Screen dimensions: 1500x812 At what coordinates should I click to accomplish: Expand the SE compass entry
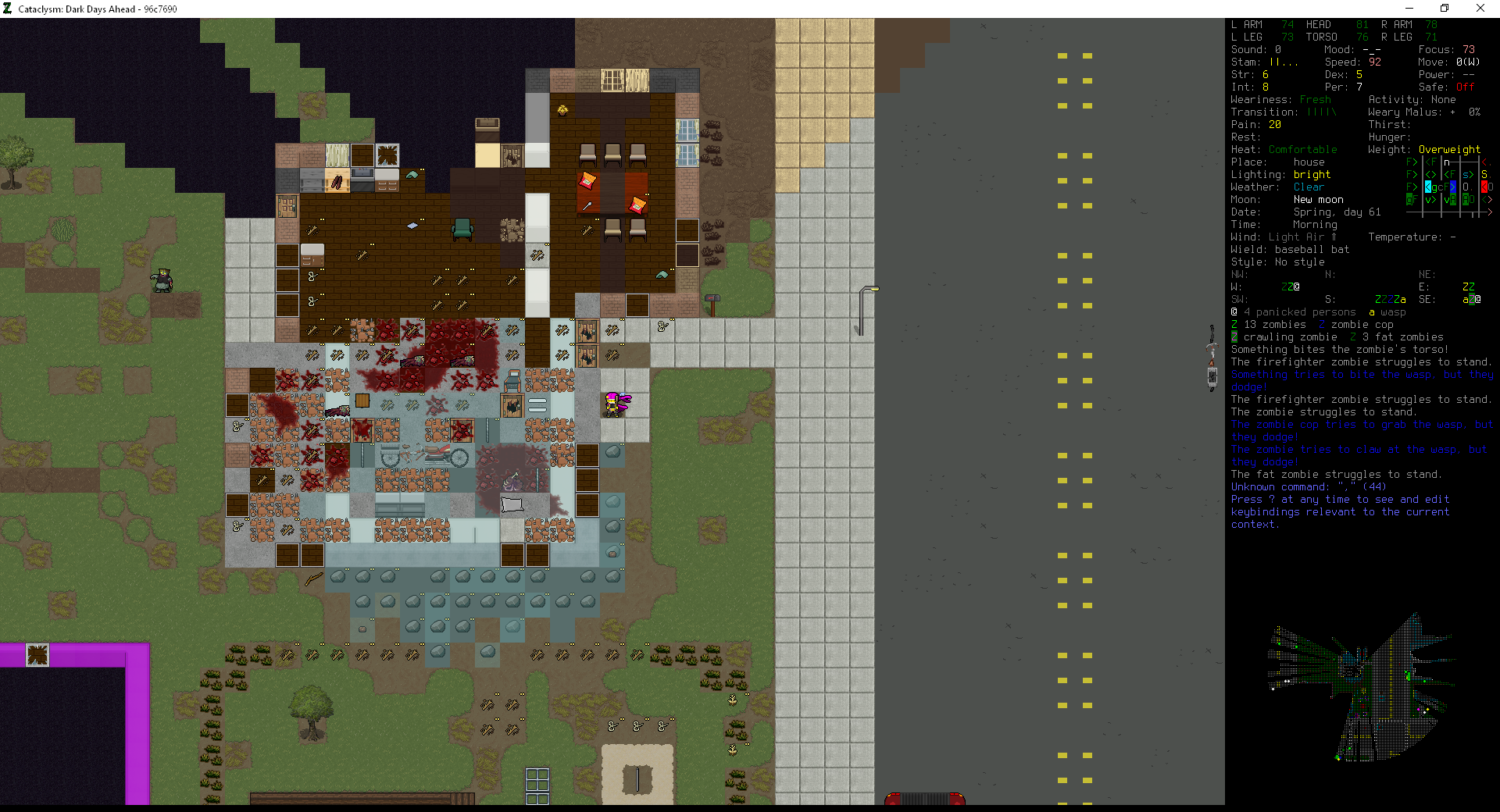tap(1473, 299)
